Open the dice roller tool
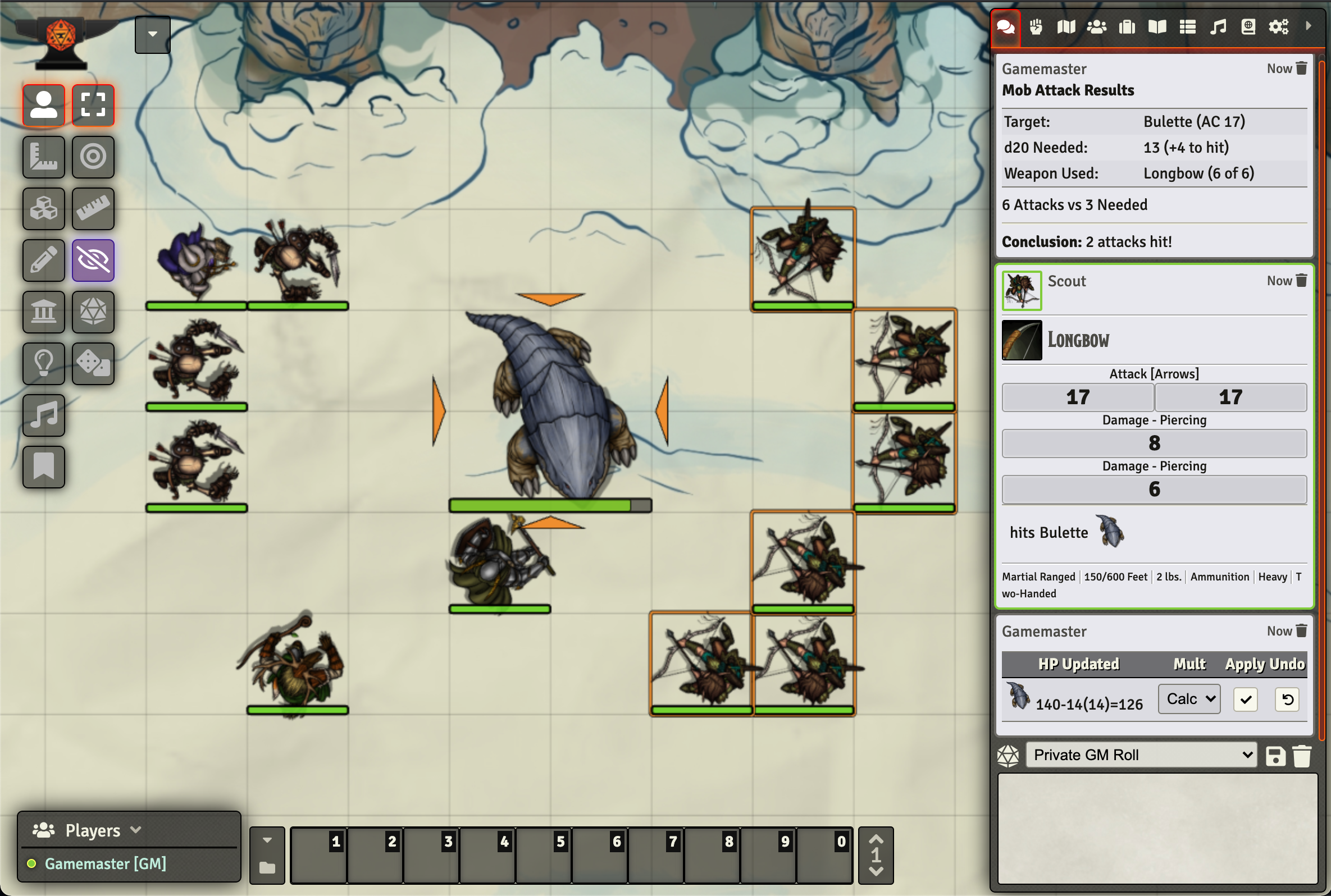 coord(93,364)
